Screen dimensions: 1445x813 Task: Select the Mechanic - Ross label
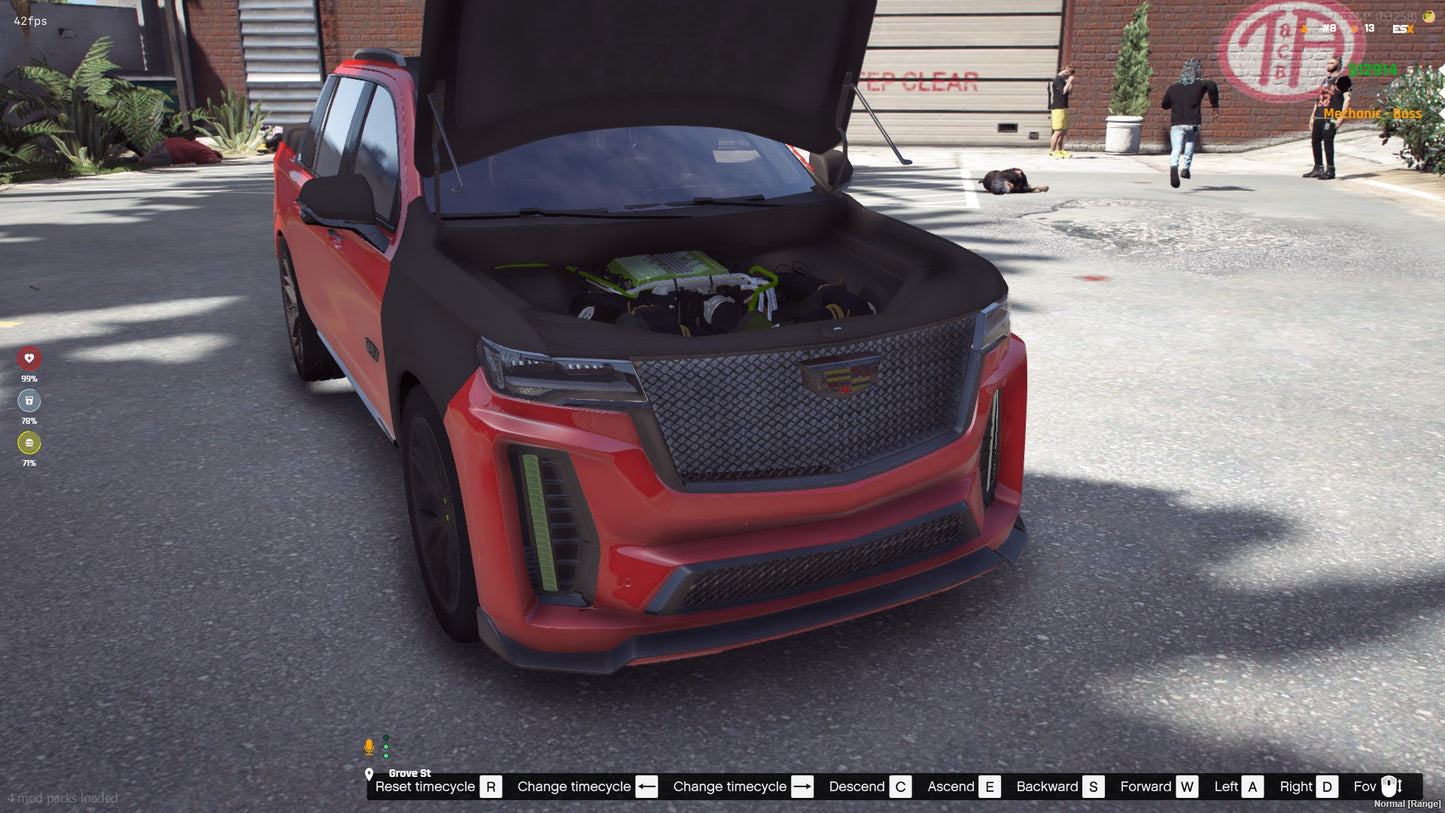click(1372, 114)
